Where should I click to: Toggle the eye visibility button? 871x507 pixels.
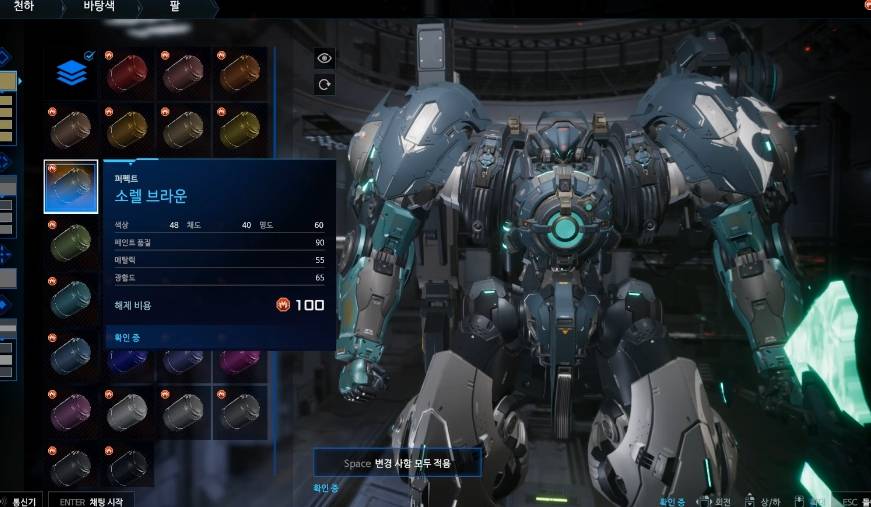(x=324, y=58)
